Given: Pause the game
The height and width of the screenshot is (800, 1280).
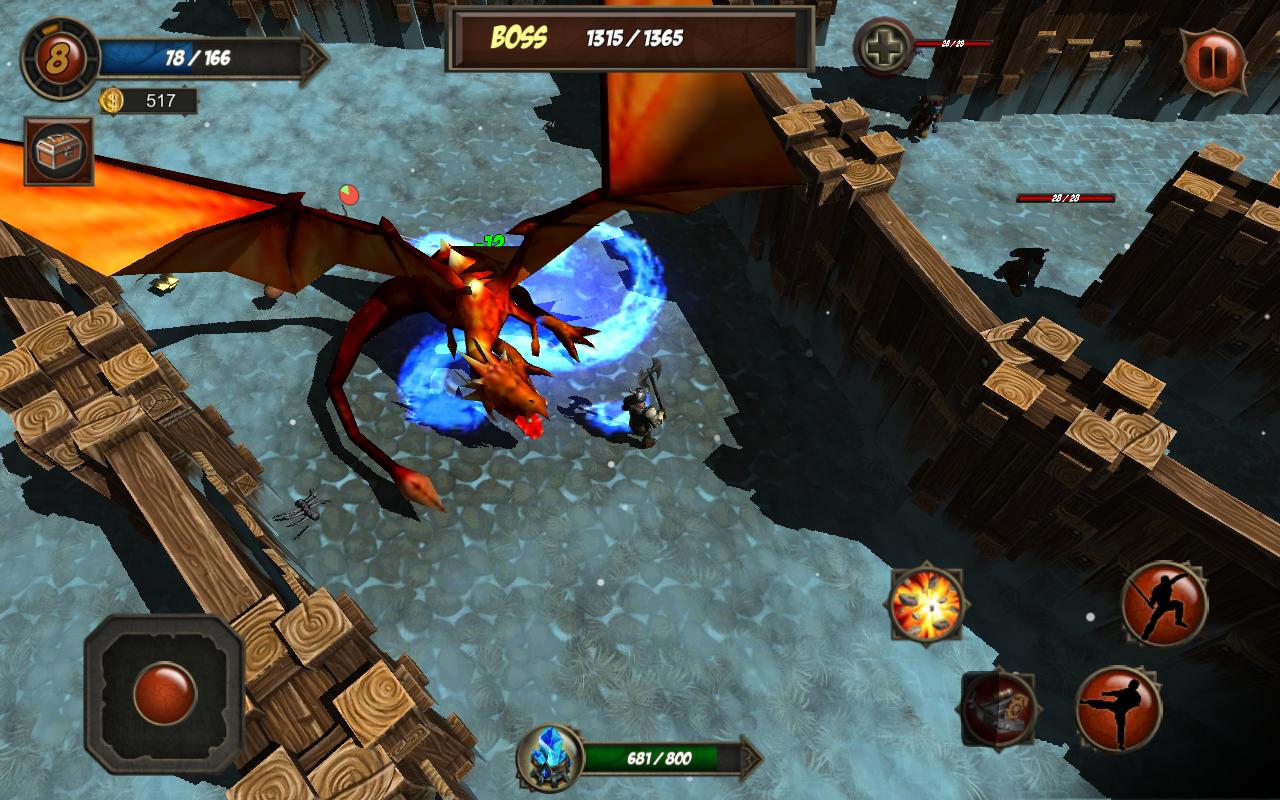Looking at the screenshot, I should pyautogui.click(x=1215, y=58).
